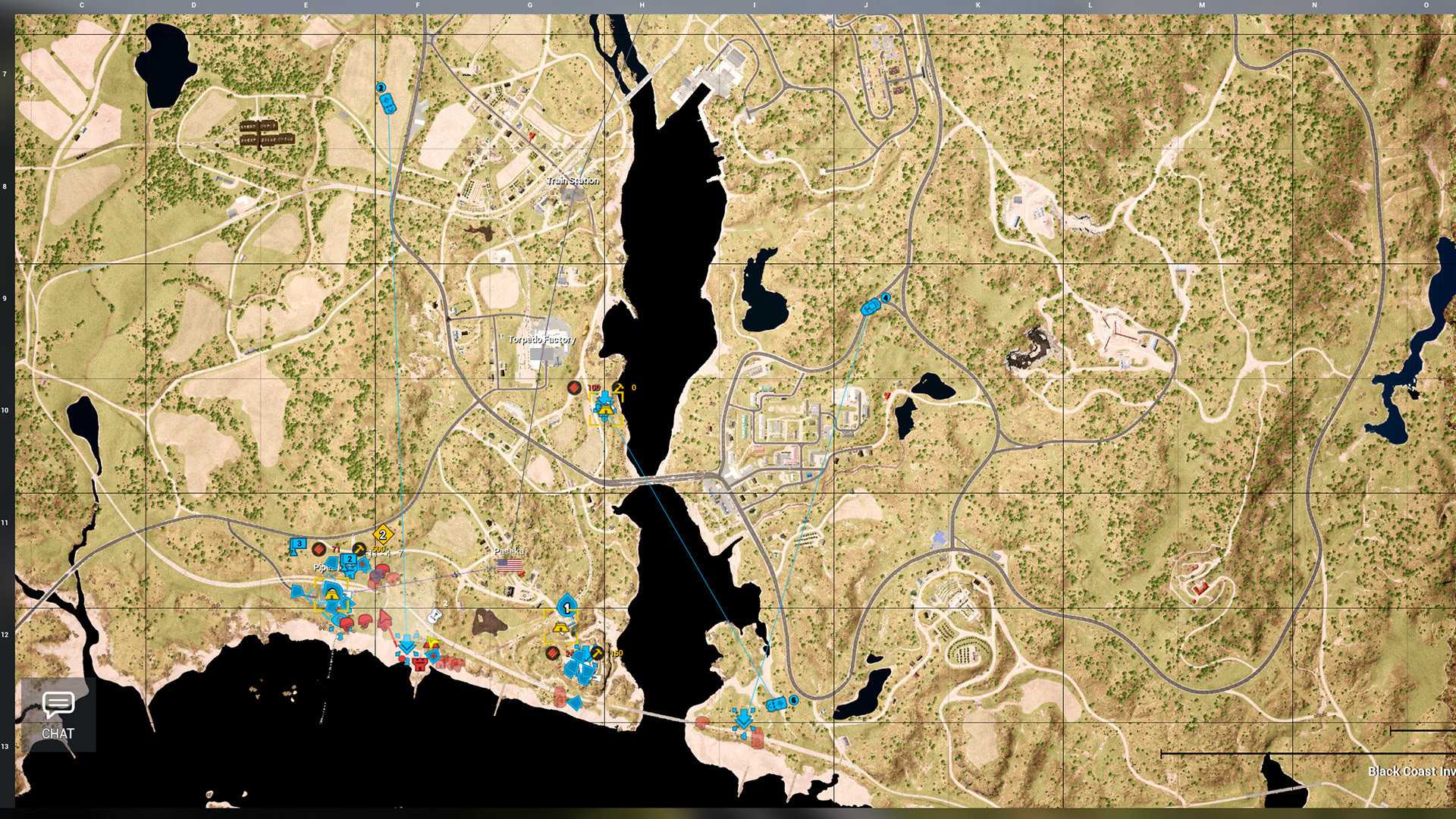Click the hammer icon labeled 150 near grid G12
This screenshot has width=1456, height=819.
(x=597, y=653)
